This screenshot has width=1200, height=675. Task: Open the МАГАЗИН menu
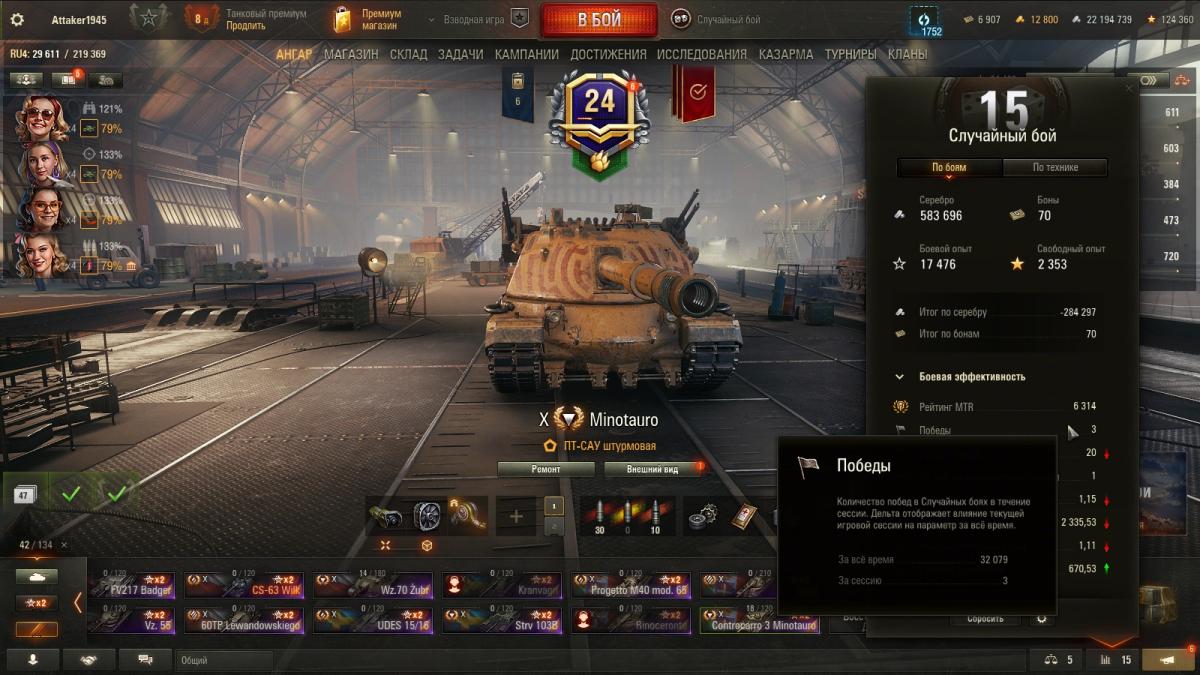[x=351, y=54]
